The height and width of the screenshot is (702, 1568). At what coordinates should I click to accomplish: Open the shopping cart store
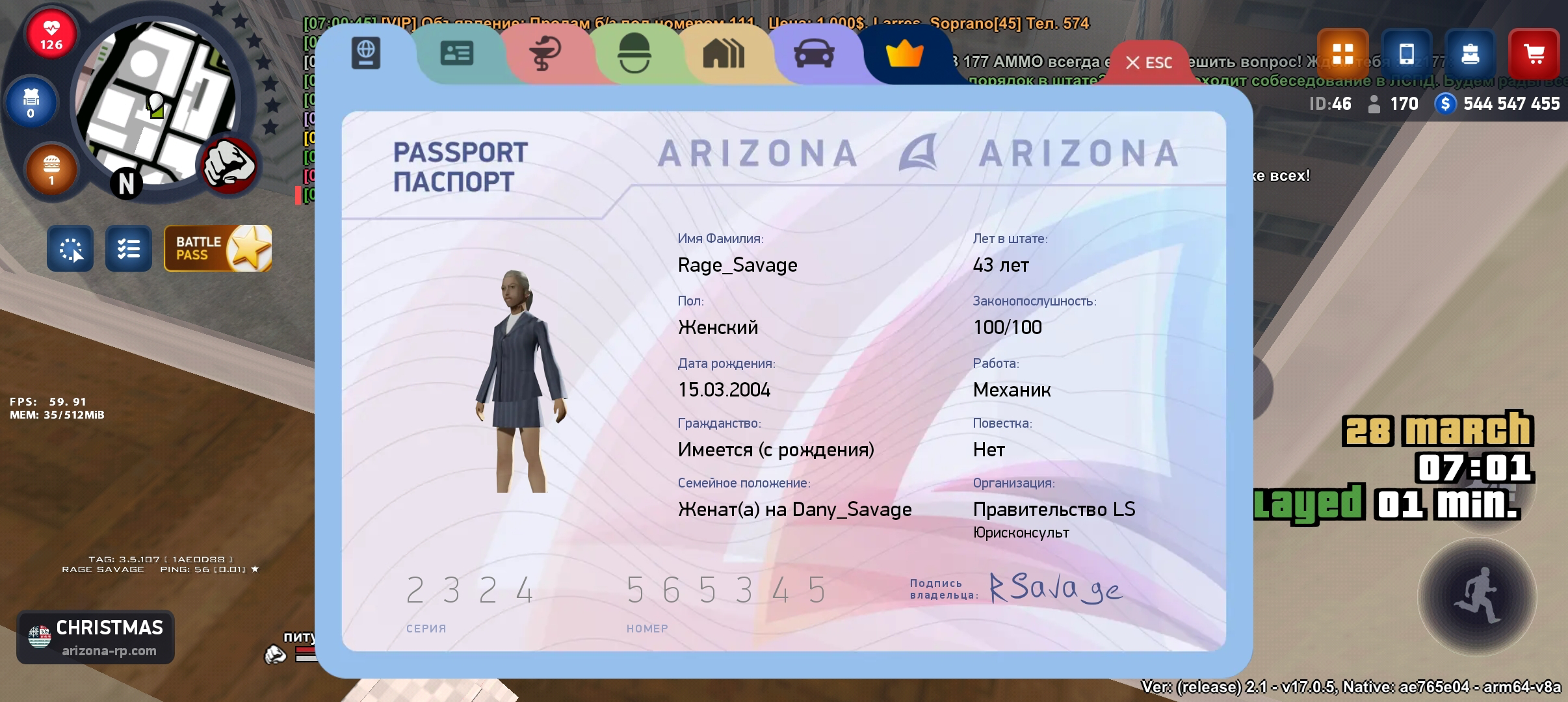point(1534,54)
